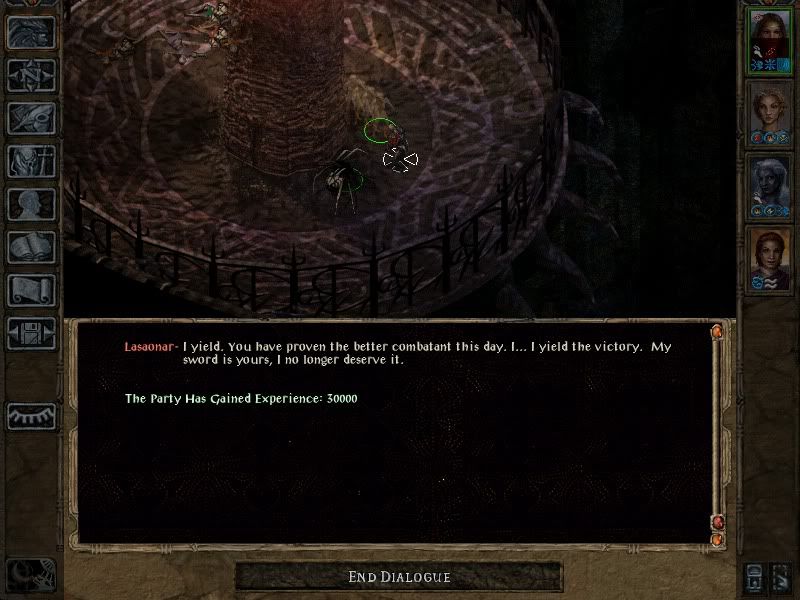
Task: Click the dialogue scroll-up gem
Action: pyautogui.click(x=717, y=331)
